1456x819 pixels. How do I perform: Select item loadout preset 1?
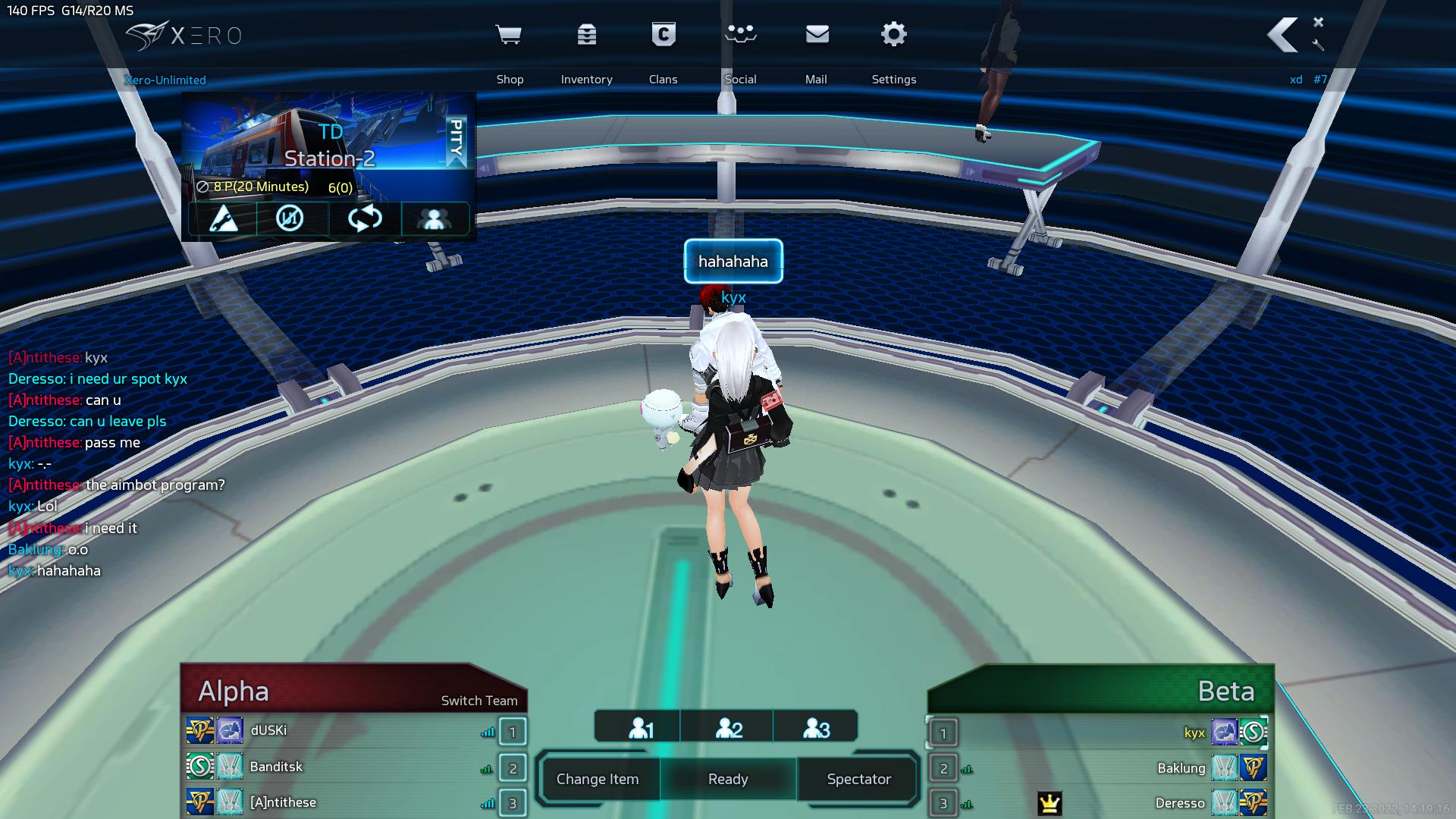pyautogui.click(x=640, y=728)
